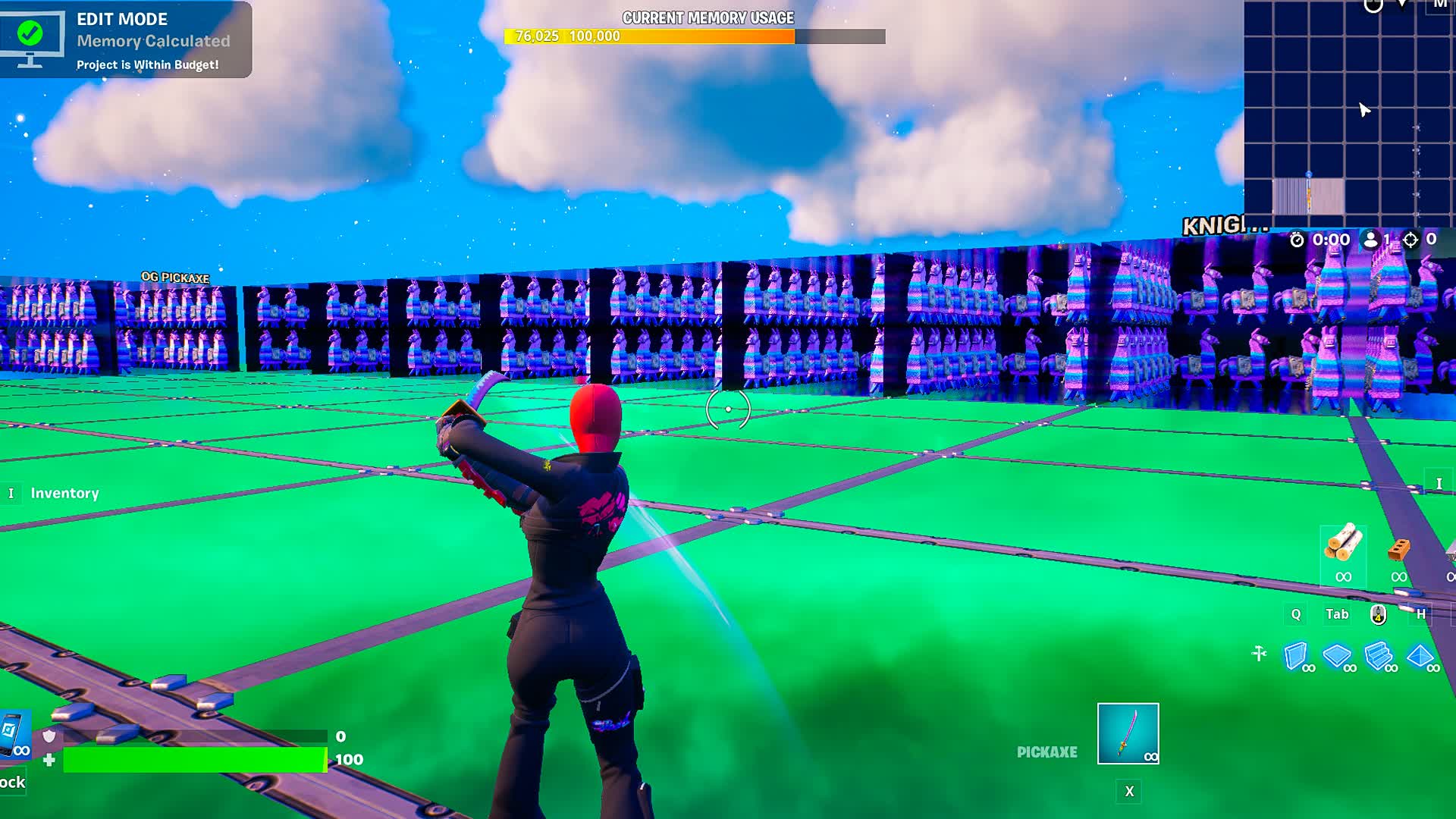Click the player count icon
Image resolution: width=1456 pixels, height=819 pixels.
coord(1369,240)
